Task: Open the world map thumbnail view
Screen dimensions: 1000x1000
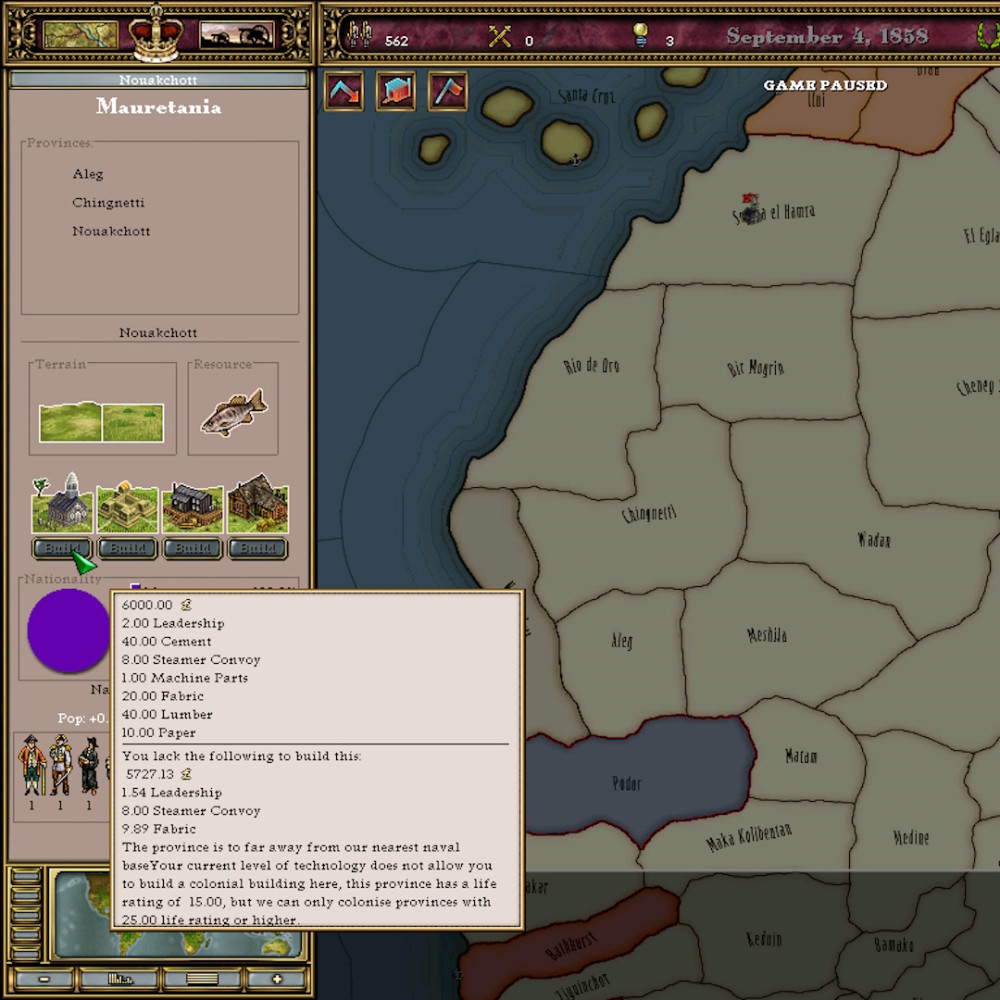Action: click(81, 34)
